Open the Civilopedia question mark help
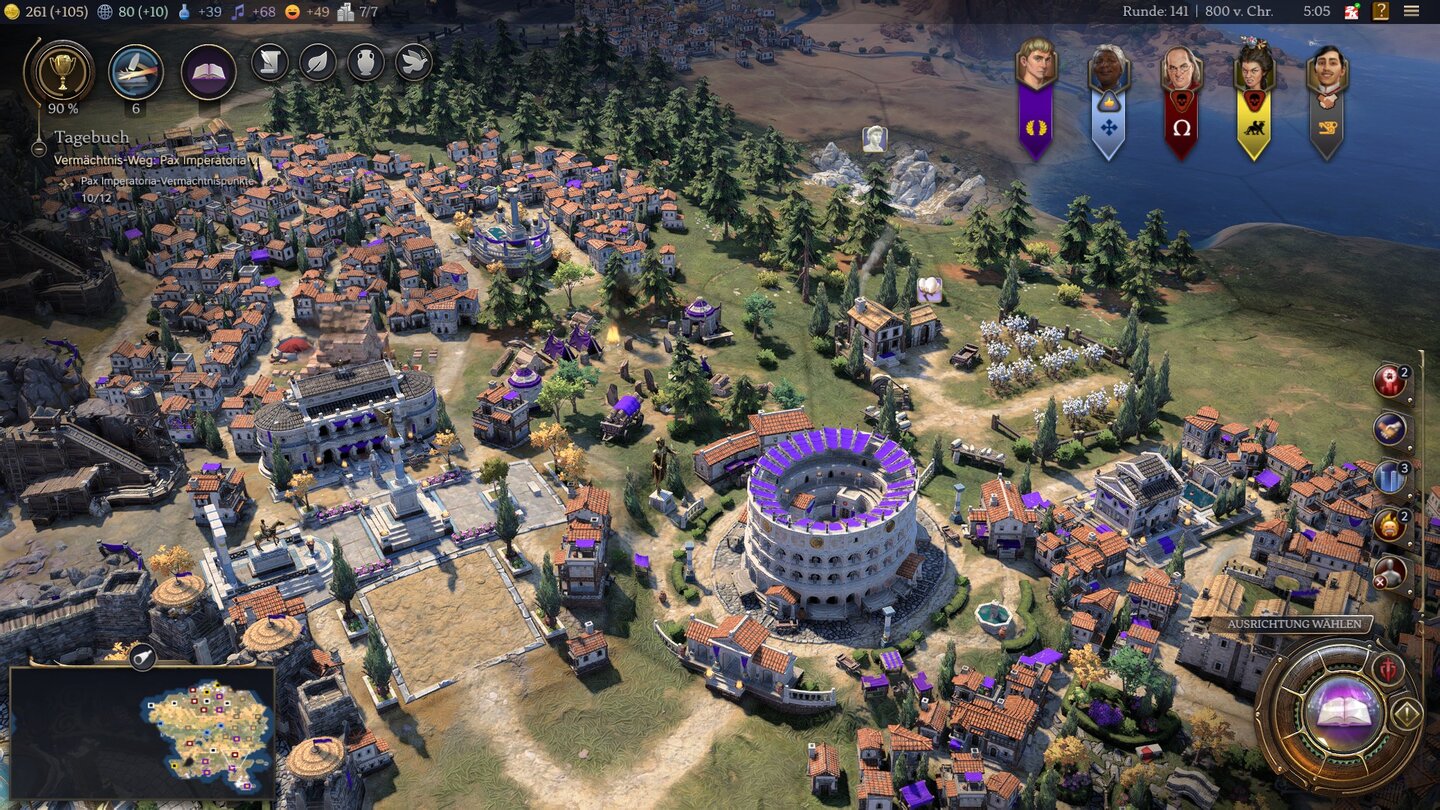1440x810 pixels. (1381, 11)
